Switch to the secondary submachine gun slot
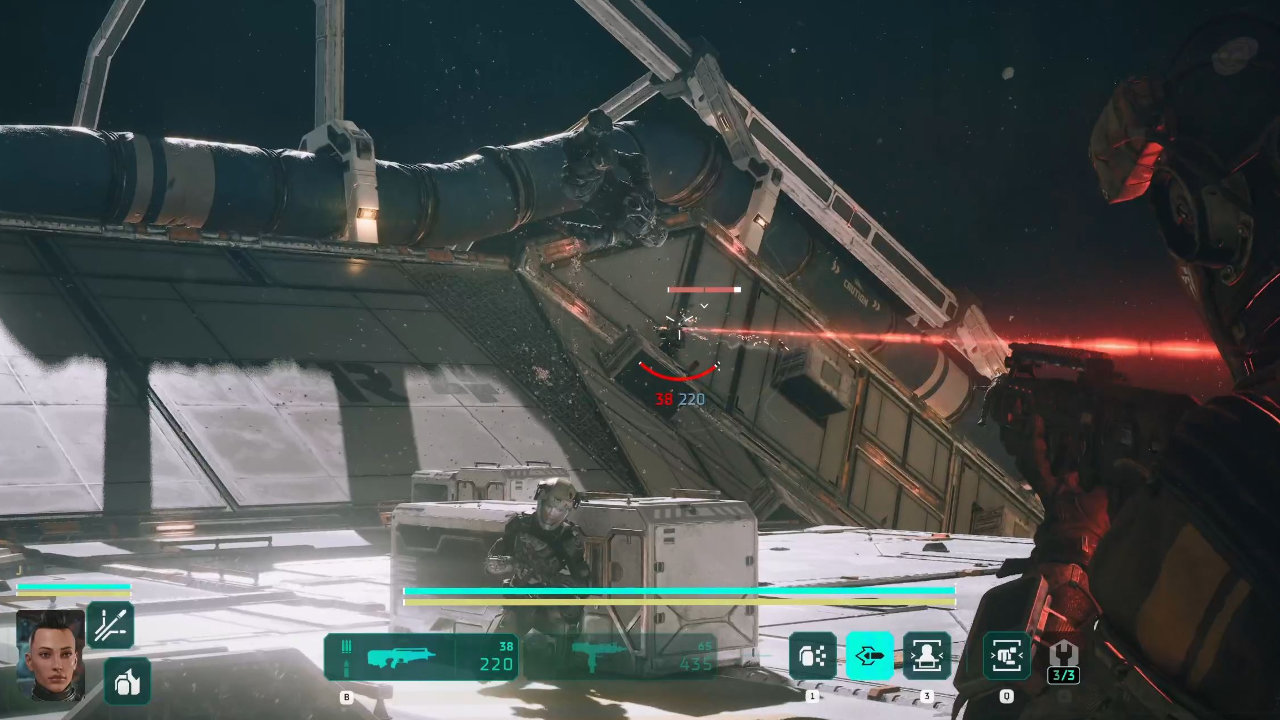The width and height of the screenshot is (1280, 720). point(620,657)
